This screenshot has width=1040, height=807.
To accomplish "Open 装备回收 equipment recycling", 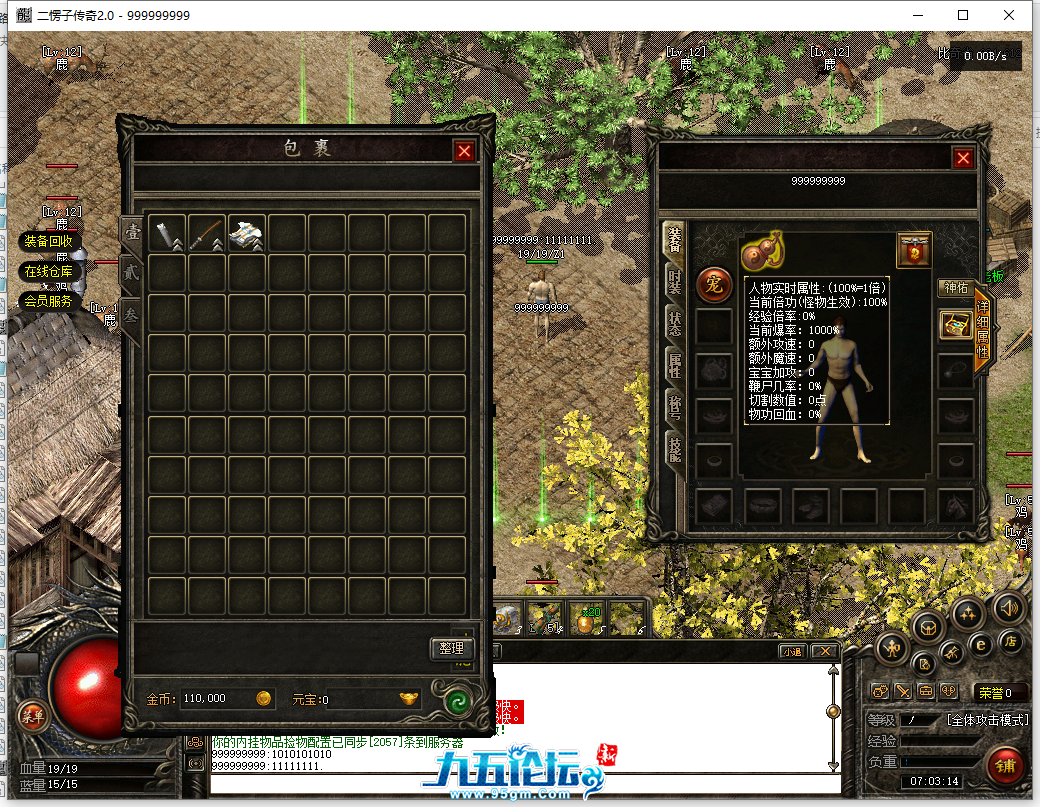I will click(x=48, y=241).
